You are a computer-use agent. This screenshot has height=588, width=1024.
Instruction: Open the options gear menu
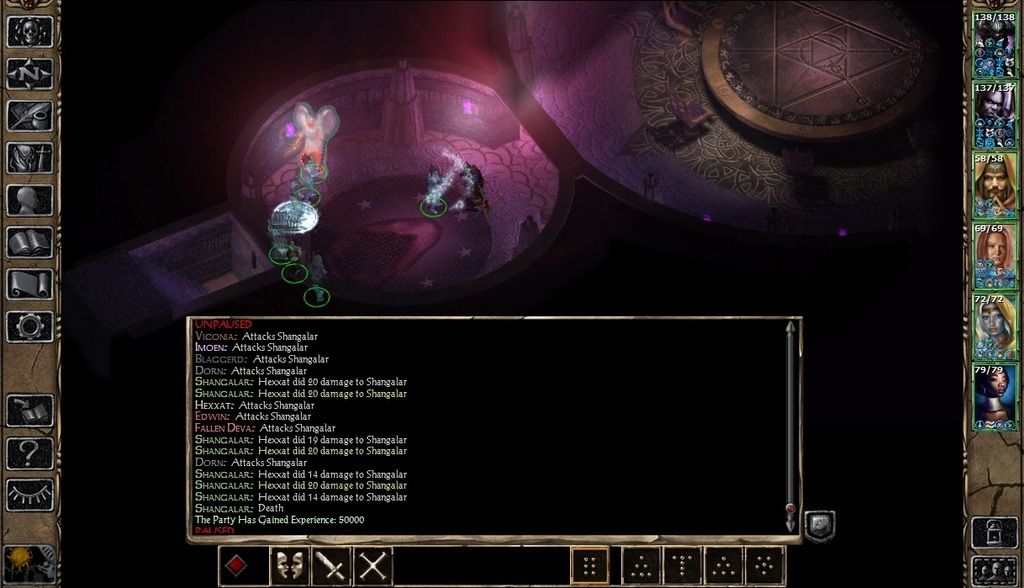(29, 326)
